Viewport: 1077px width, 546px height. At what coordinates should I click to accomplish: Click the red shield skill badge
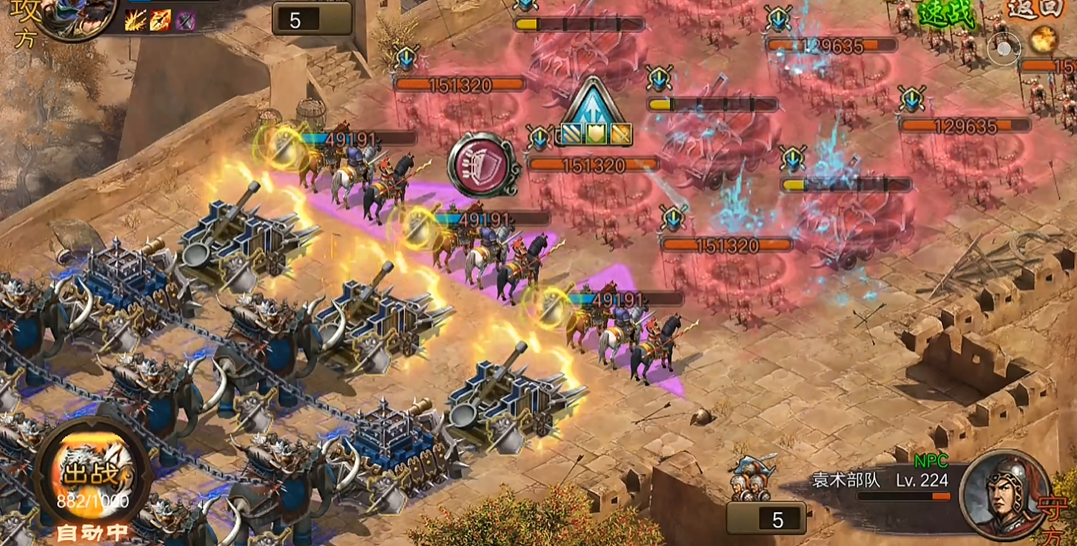(x=481, y=165)
